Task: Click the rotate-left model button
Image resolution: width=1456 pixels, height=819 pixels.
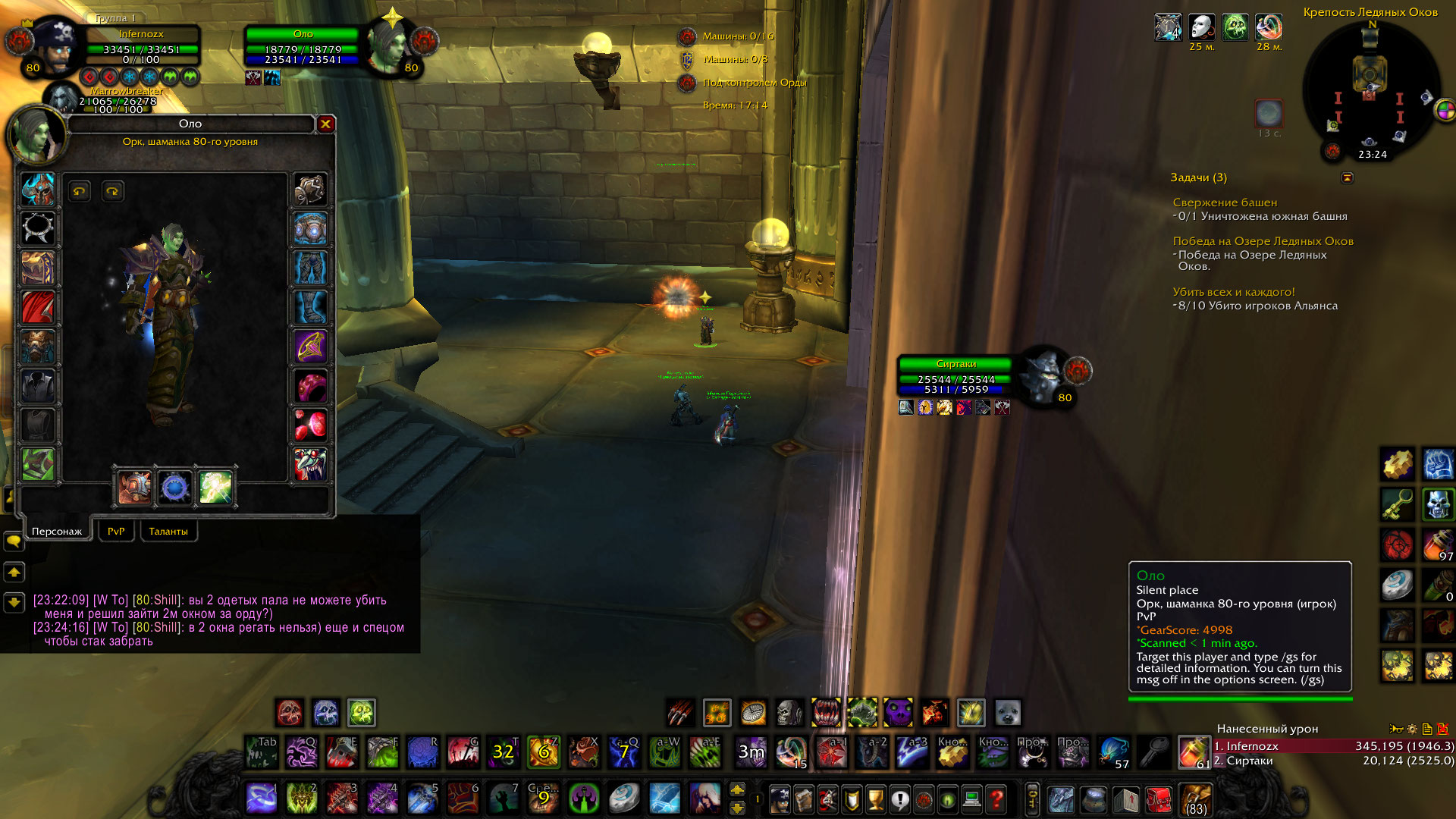Action: pyautogui.click(x=80, y=191)
